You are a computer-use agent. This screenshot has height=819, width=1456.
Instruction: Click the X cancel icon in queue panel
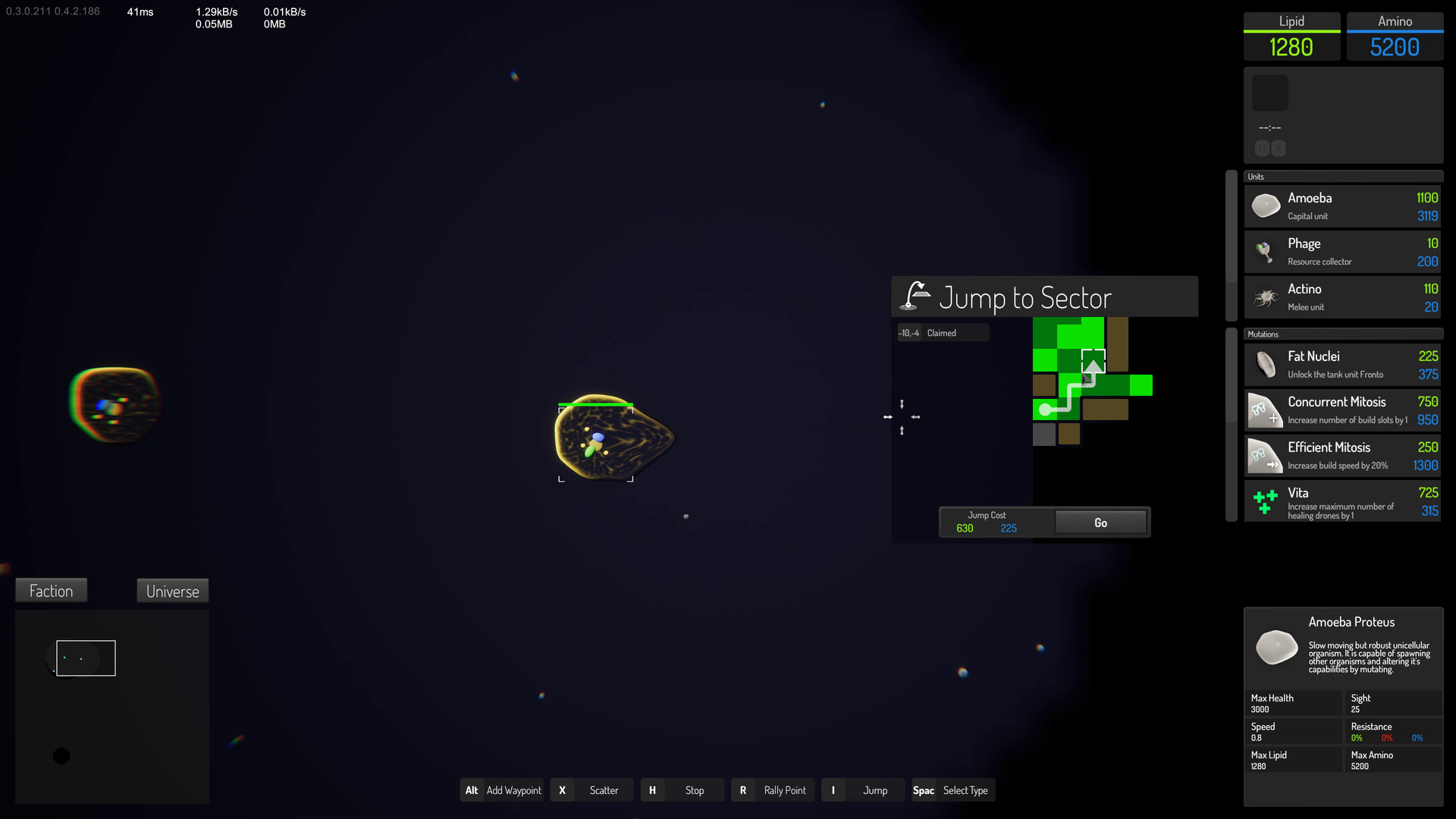click(x=1279, y=149)
